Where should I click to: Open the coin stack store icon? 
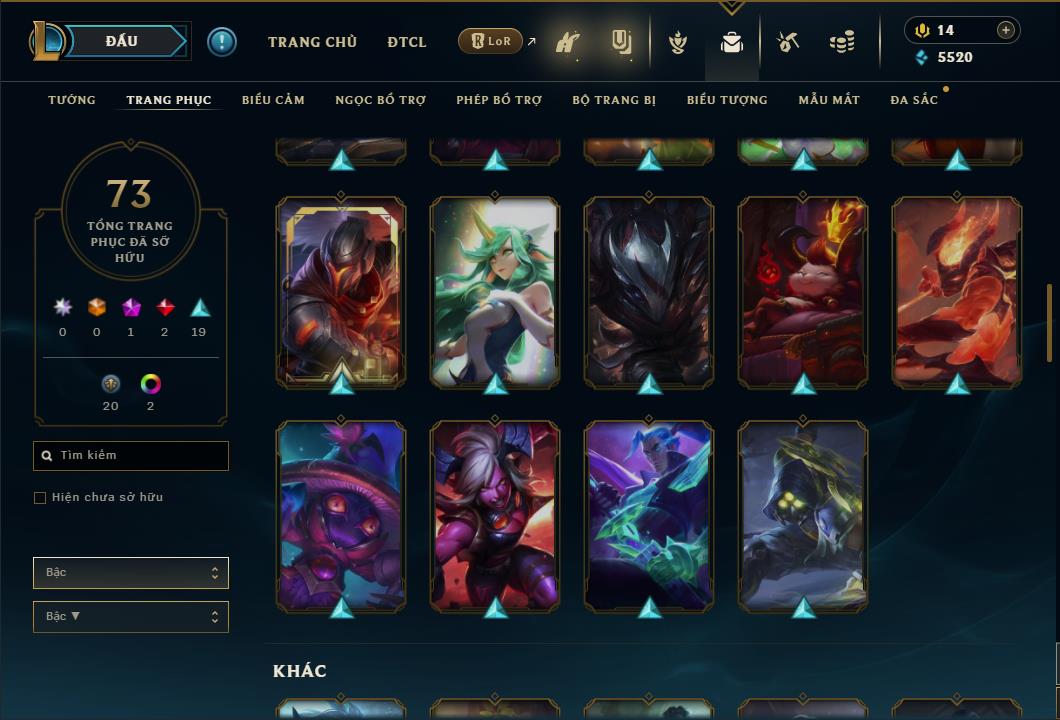pos(842,43)
